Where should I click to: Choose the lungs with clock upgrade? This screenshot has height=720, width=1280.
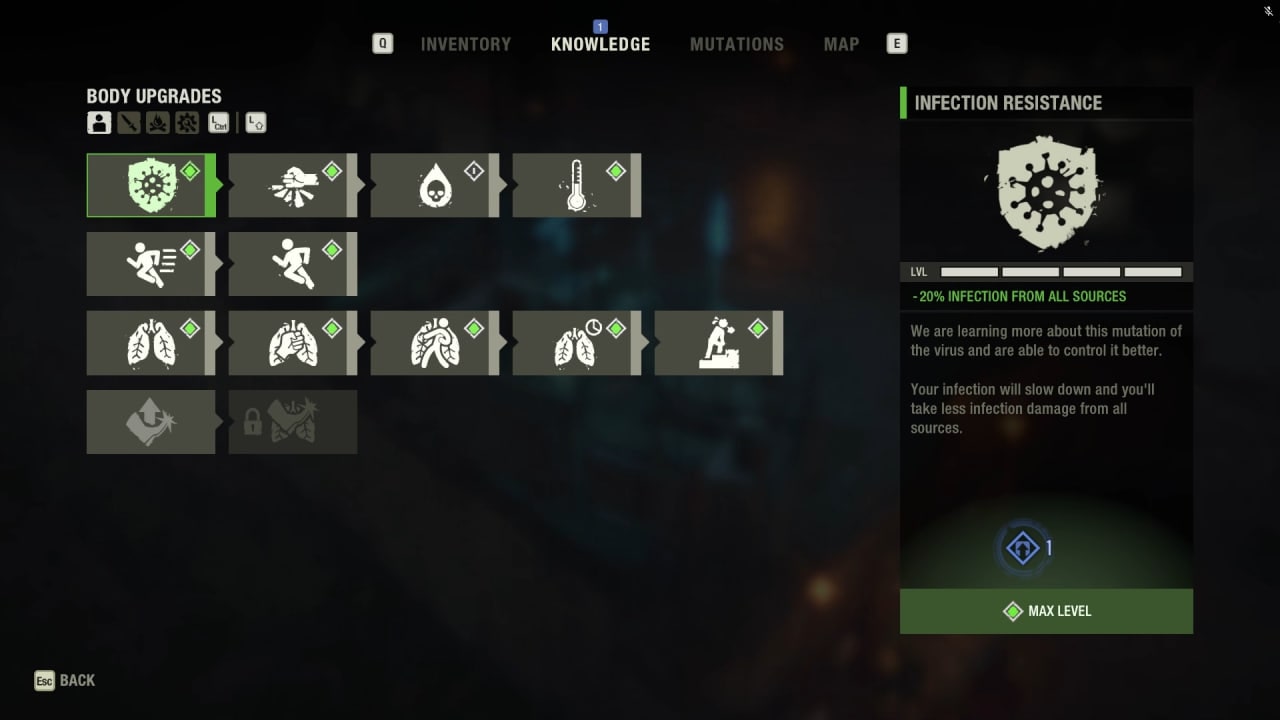pyautogui.click(x=576, y=343)
